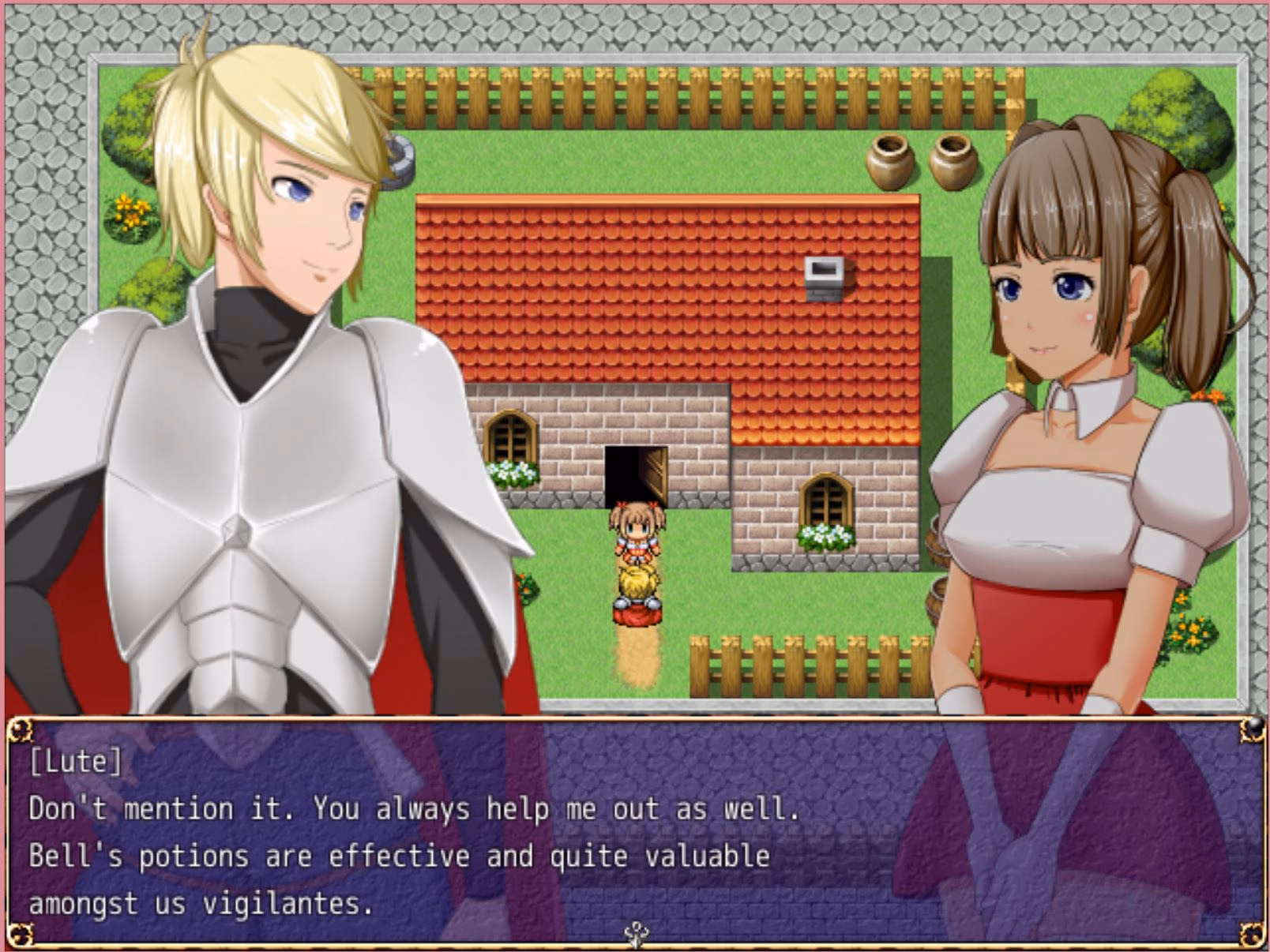Image resolution: width=1270 pixels, height=952 pixels.
Task: Click the chimney icon on the rooftop
Action: (823, 280)
